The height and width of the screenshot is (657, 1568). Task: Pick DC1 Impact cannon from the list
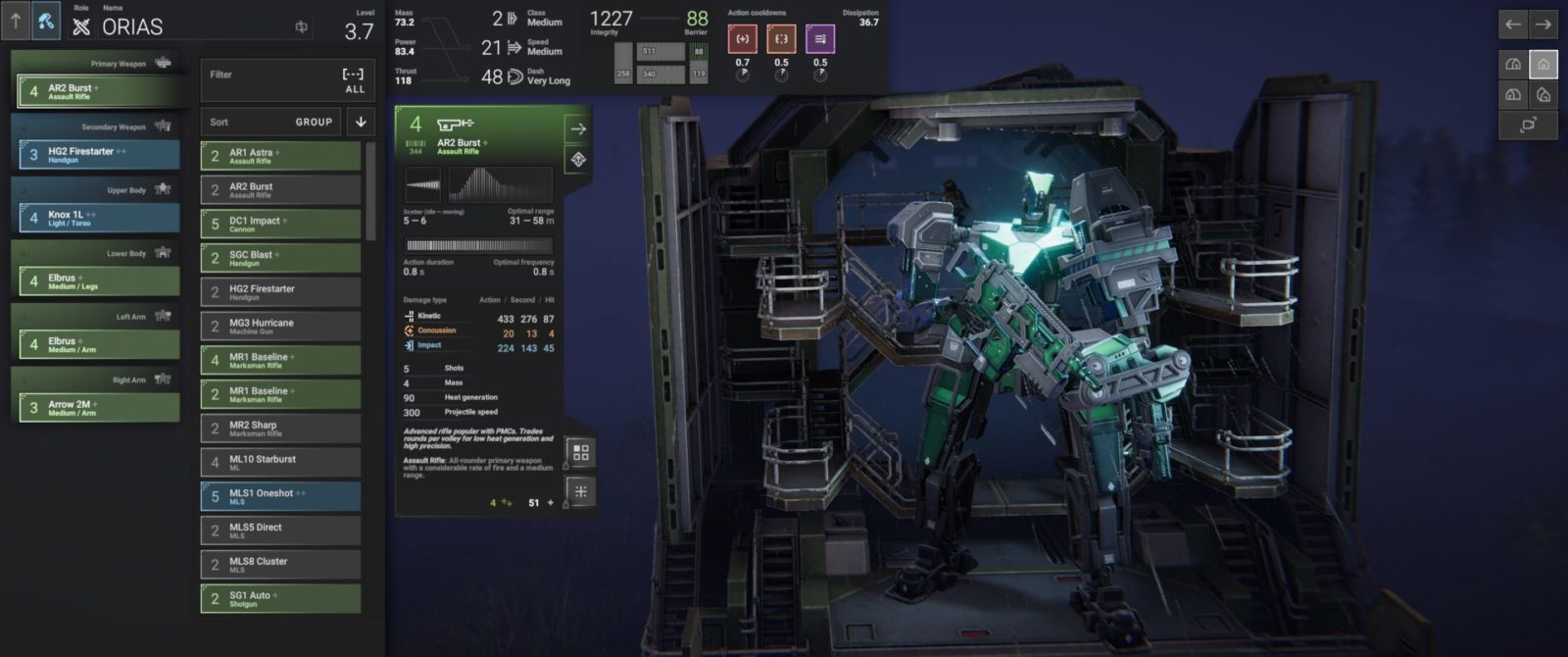281,225
